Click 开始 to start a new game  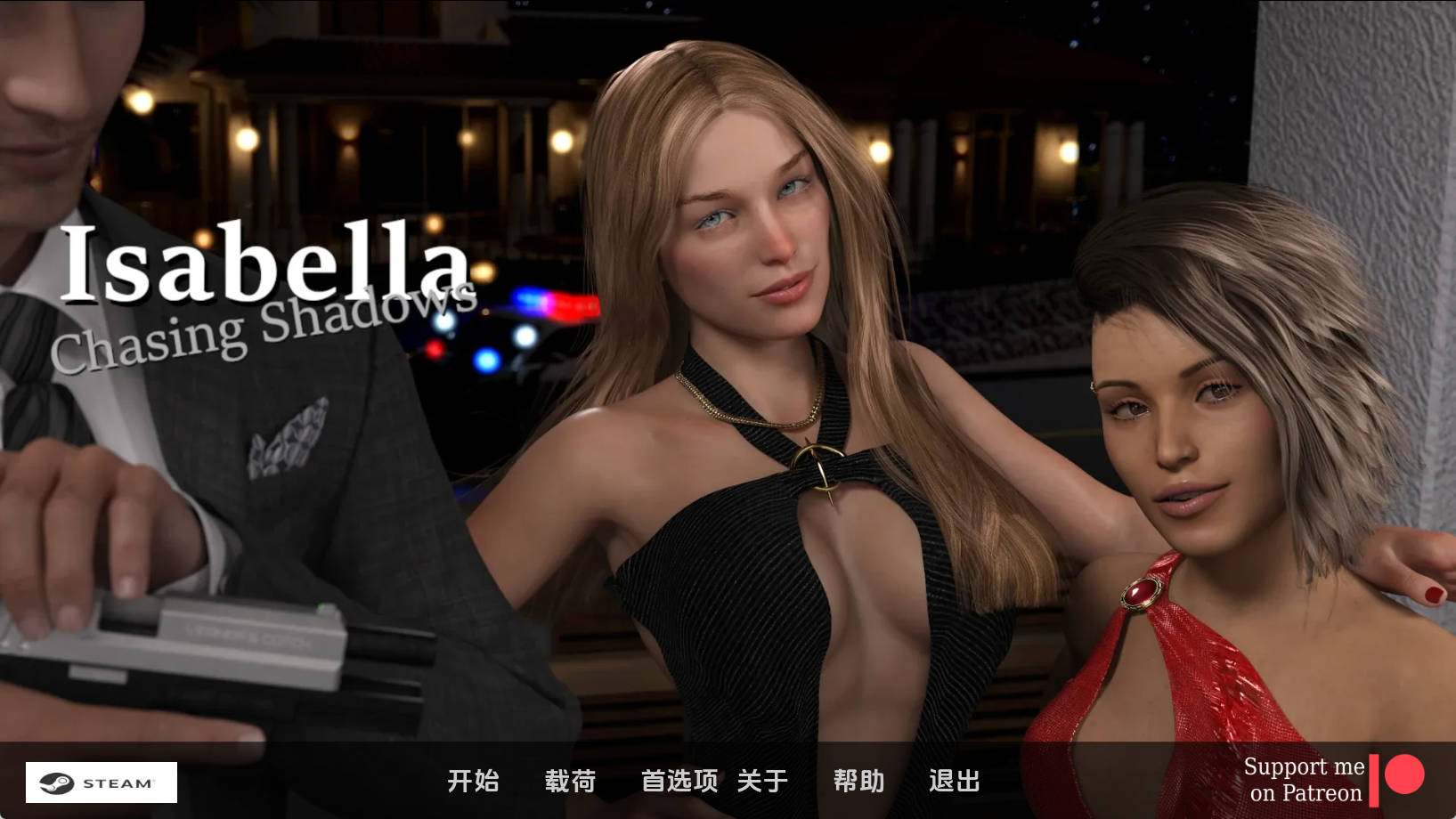[x=475, y=781]
